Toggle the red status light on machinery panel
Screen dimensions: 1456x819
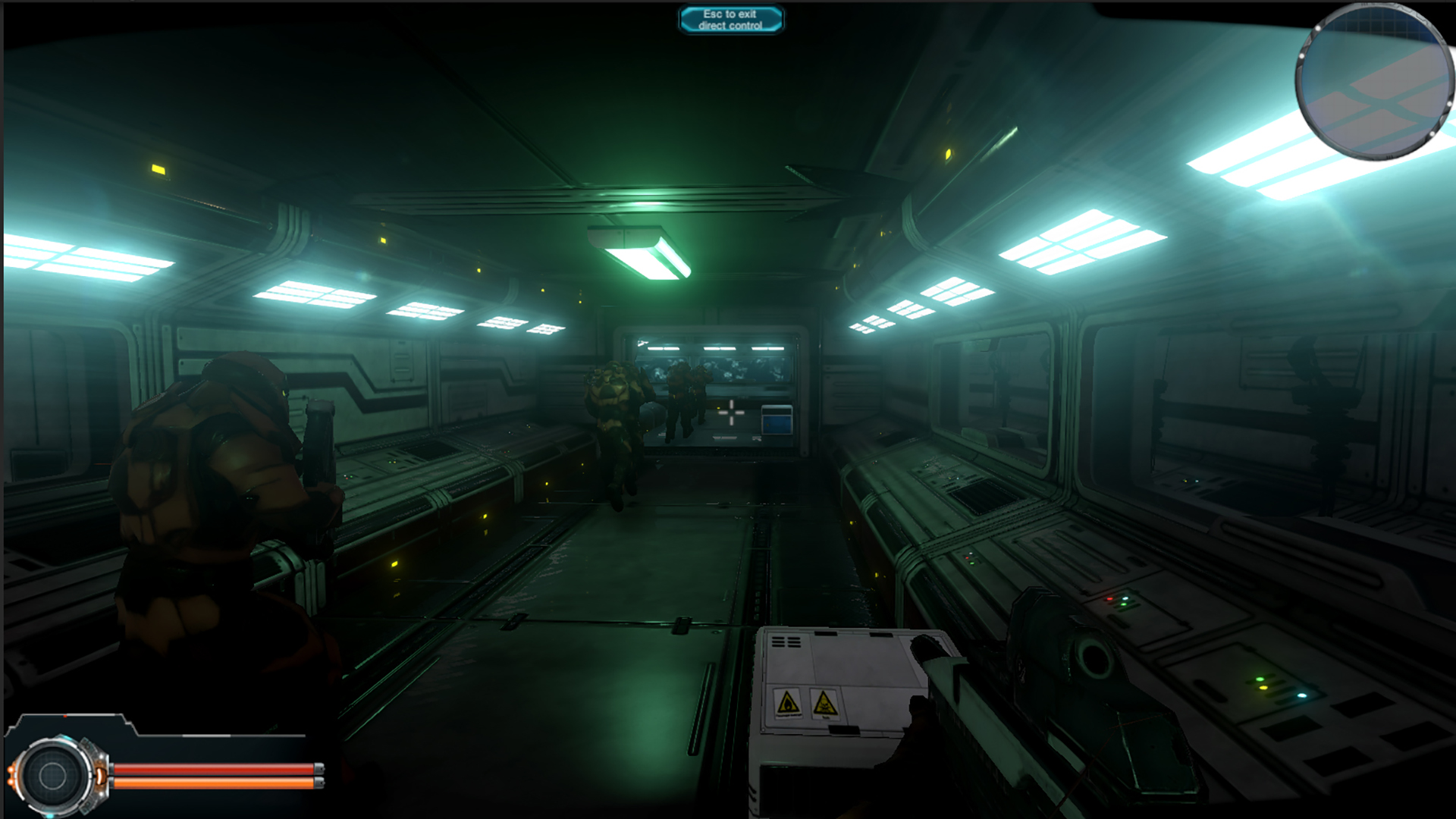point(1109,598)
